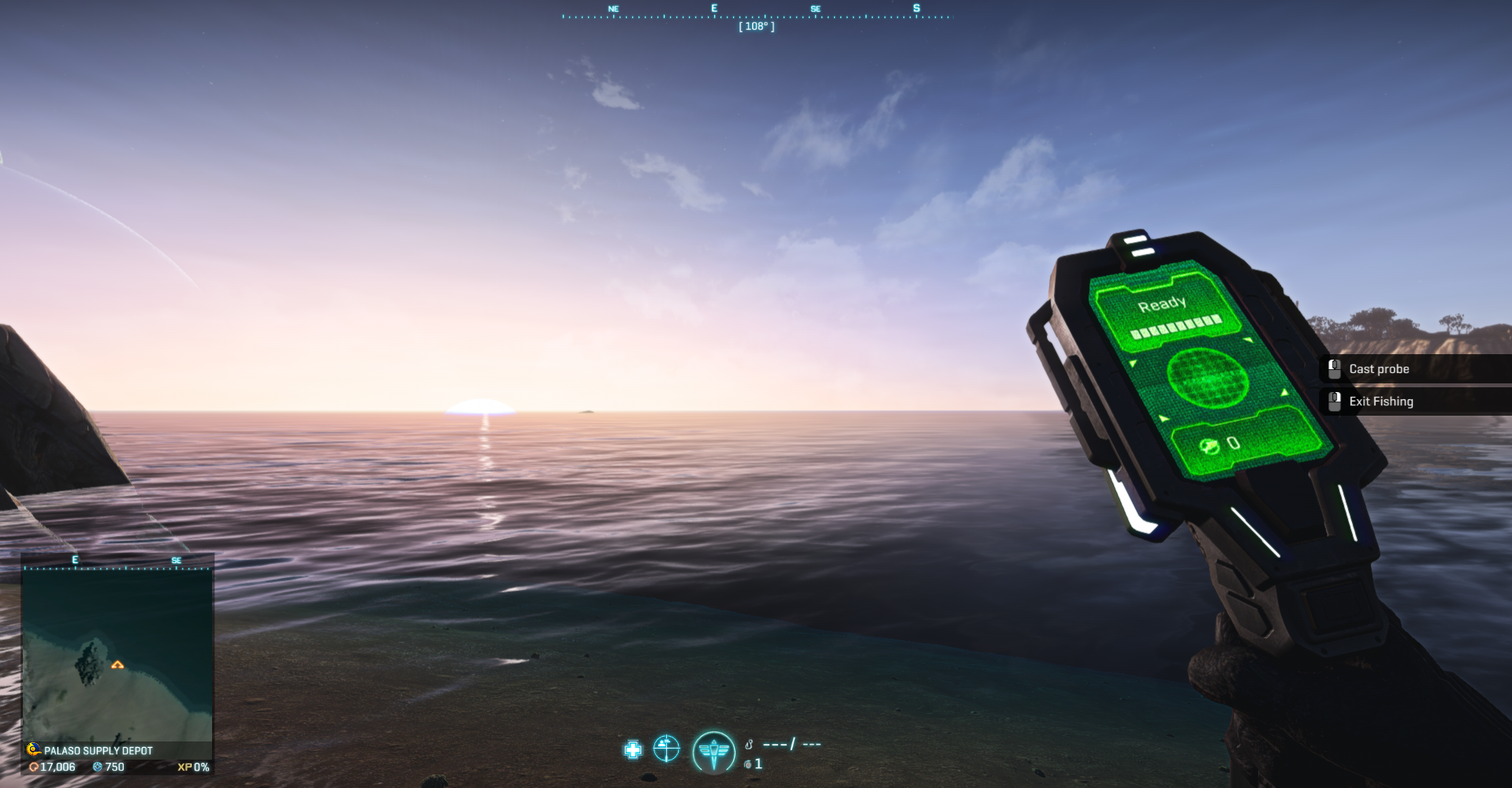Viewport: 1512px width, 788px height.
Task: Choose the Exit Fishing action
Action: point(1380,401)
